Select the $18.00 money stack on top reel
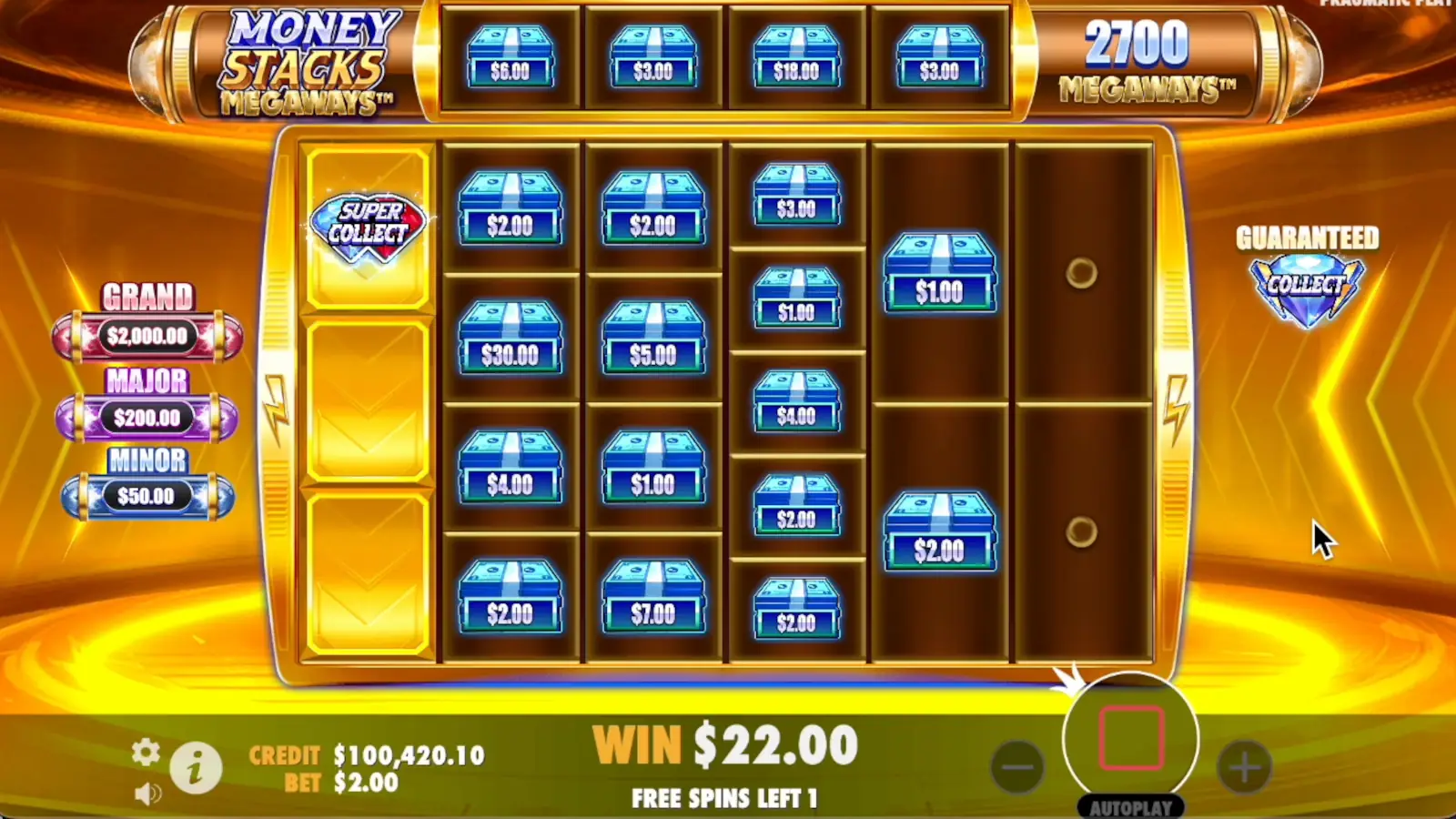This screenshot has height=819, width=1456. click(795, 56)
